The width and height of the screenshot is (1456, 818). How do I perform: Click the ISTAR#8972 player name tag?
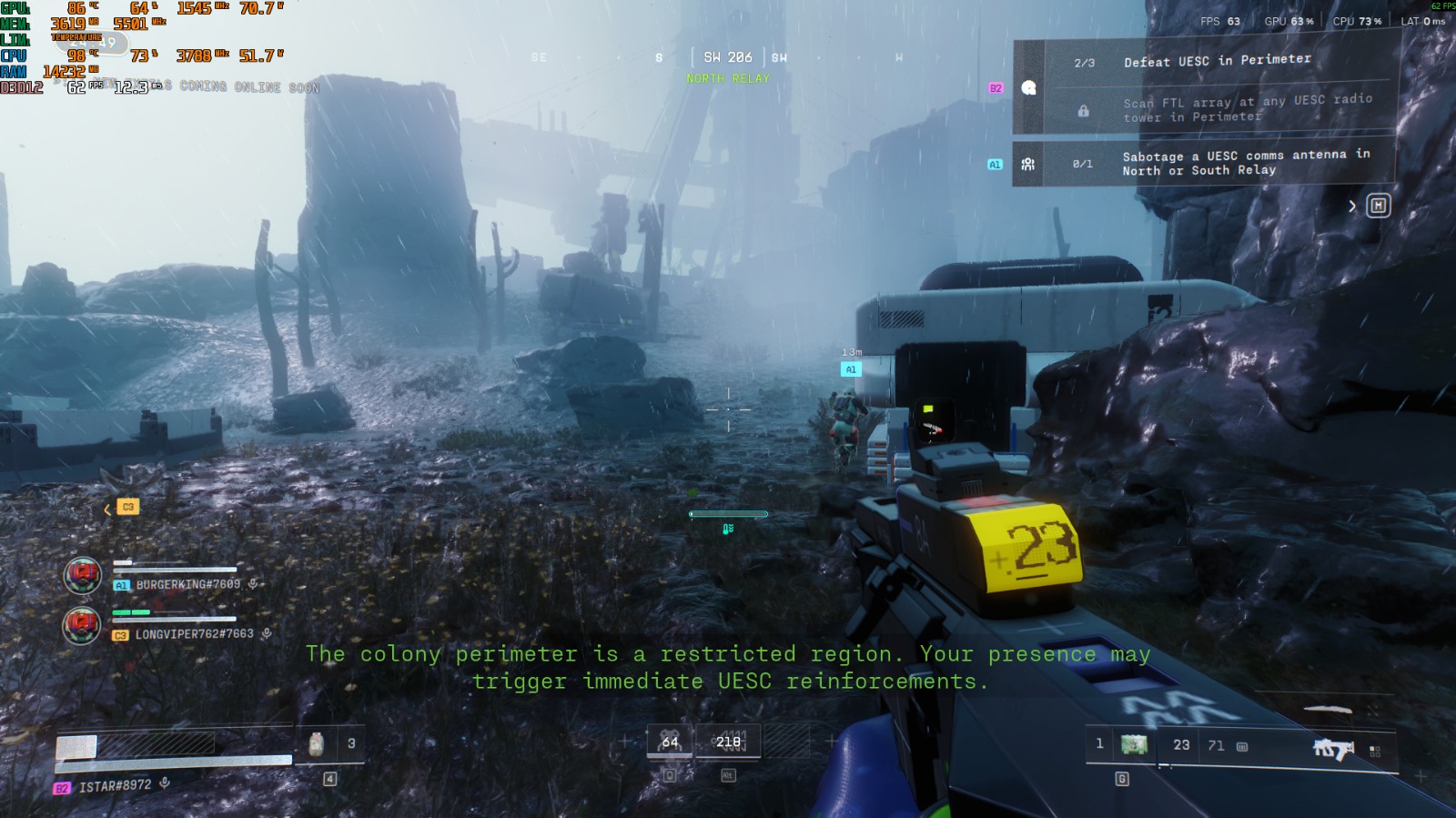click(115, 786)
